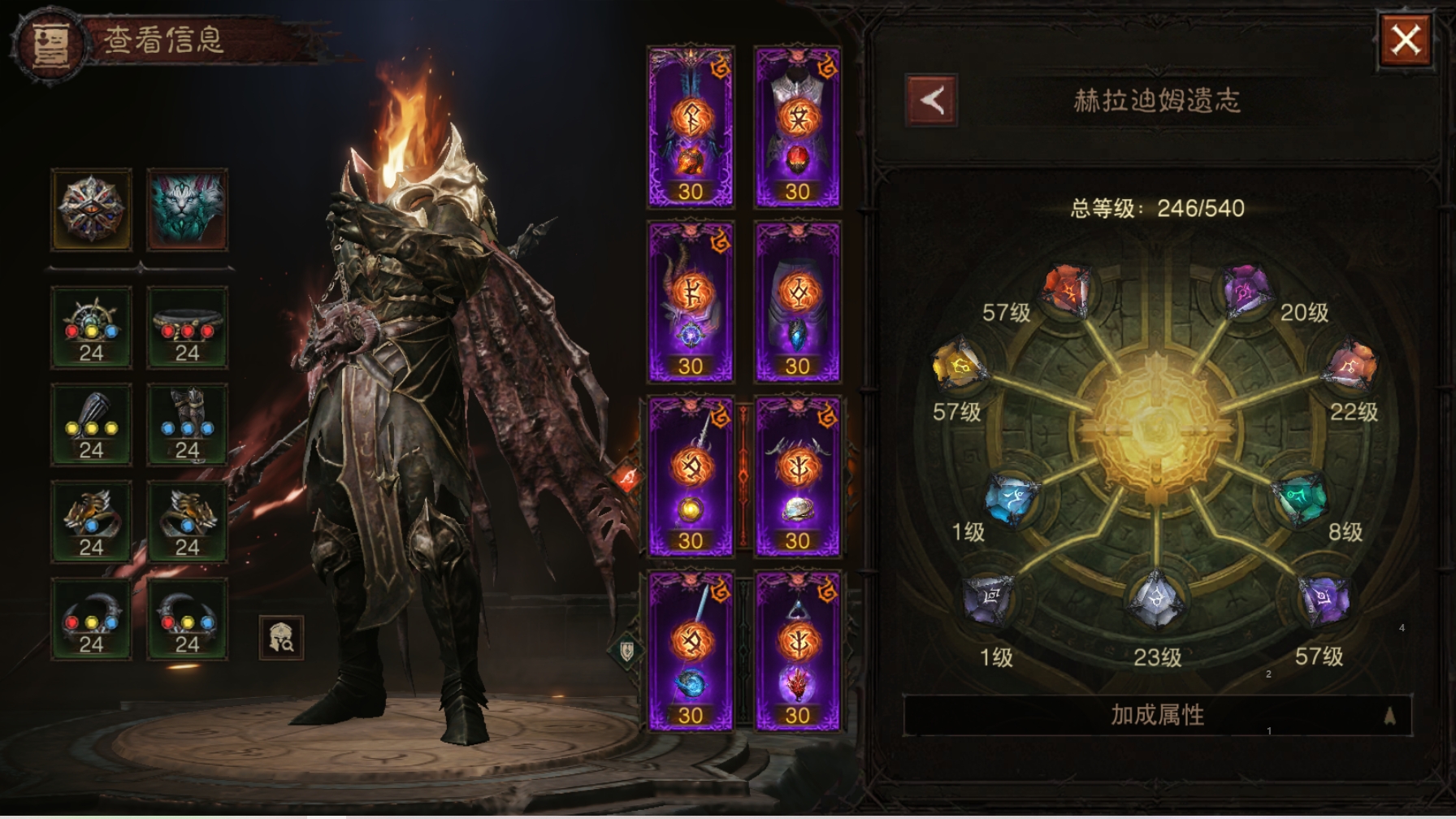Expand the 加成属性 bonus attributes bar
The height and width of the screenshot is (819, 1456).
[1157, 715]
